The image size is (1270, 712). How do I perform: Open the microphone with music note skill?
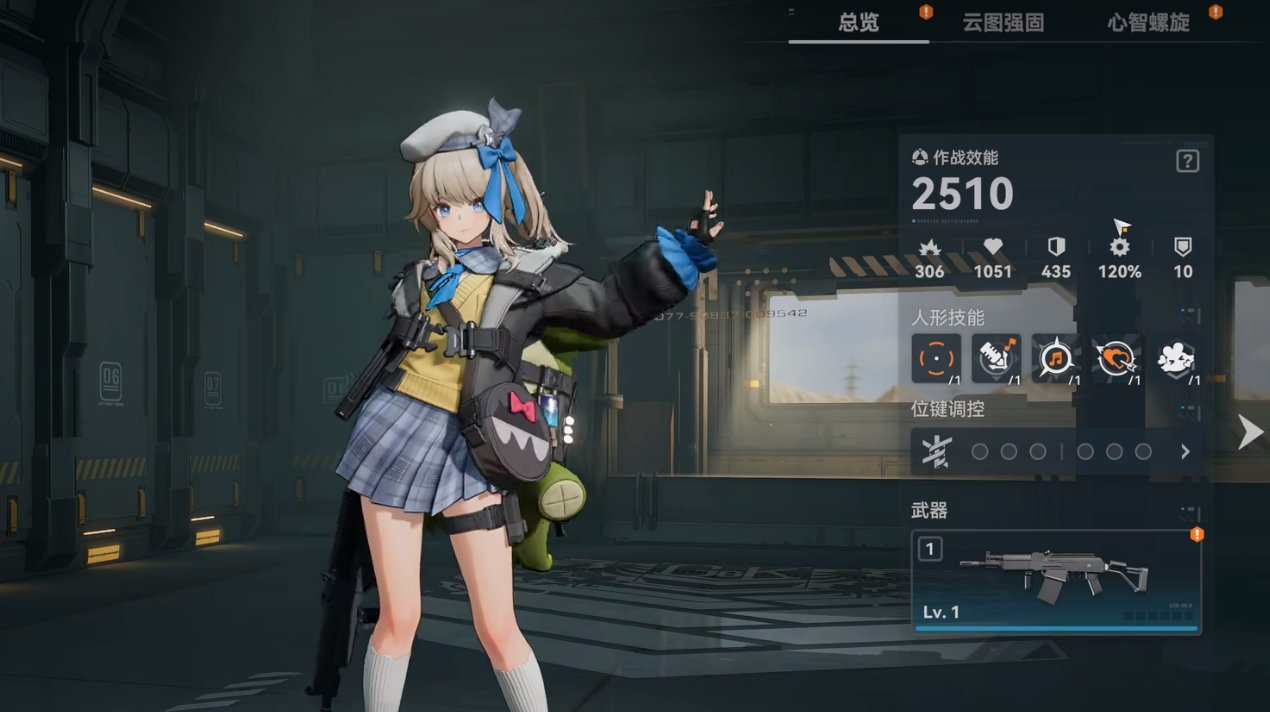[x=996, y=358]
